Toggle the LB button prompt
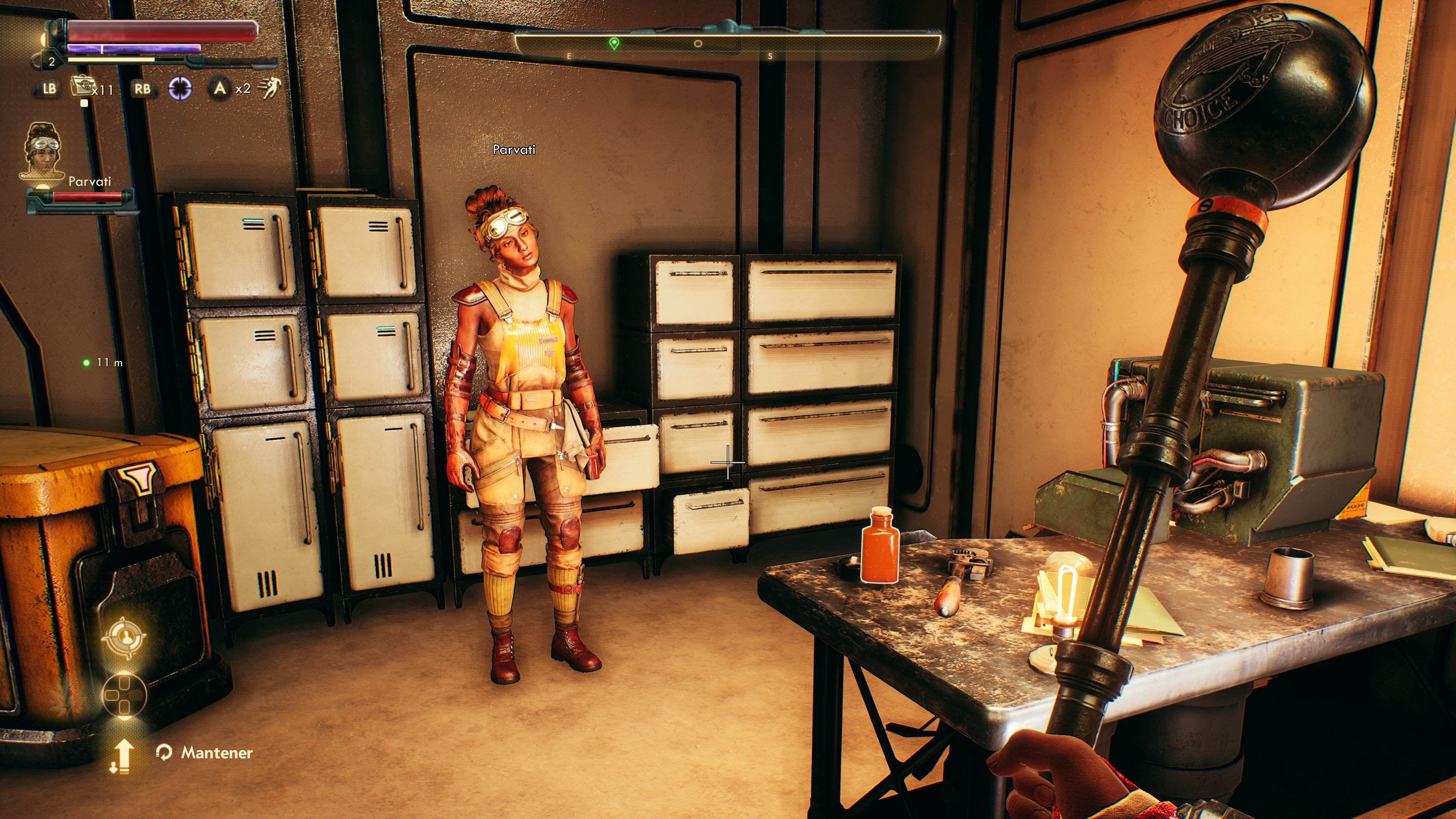1456x819 pixels. point(48,88)
